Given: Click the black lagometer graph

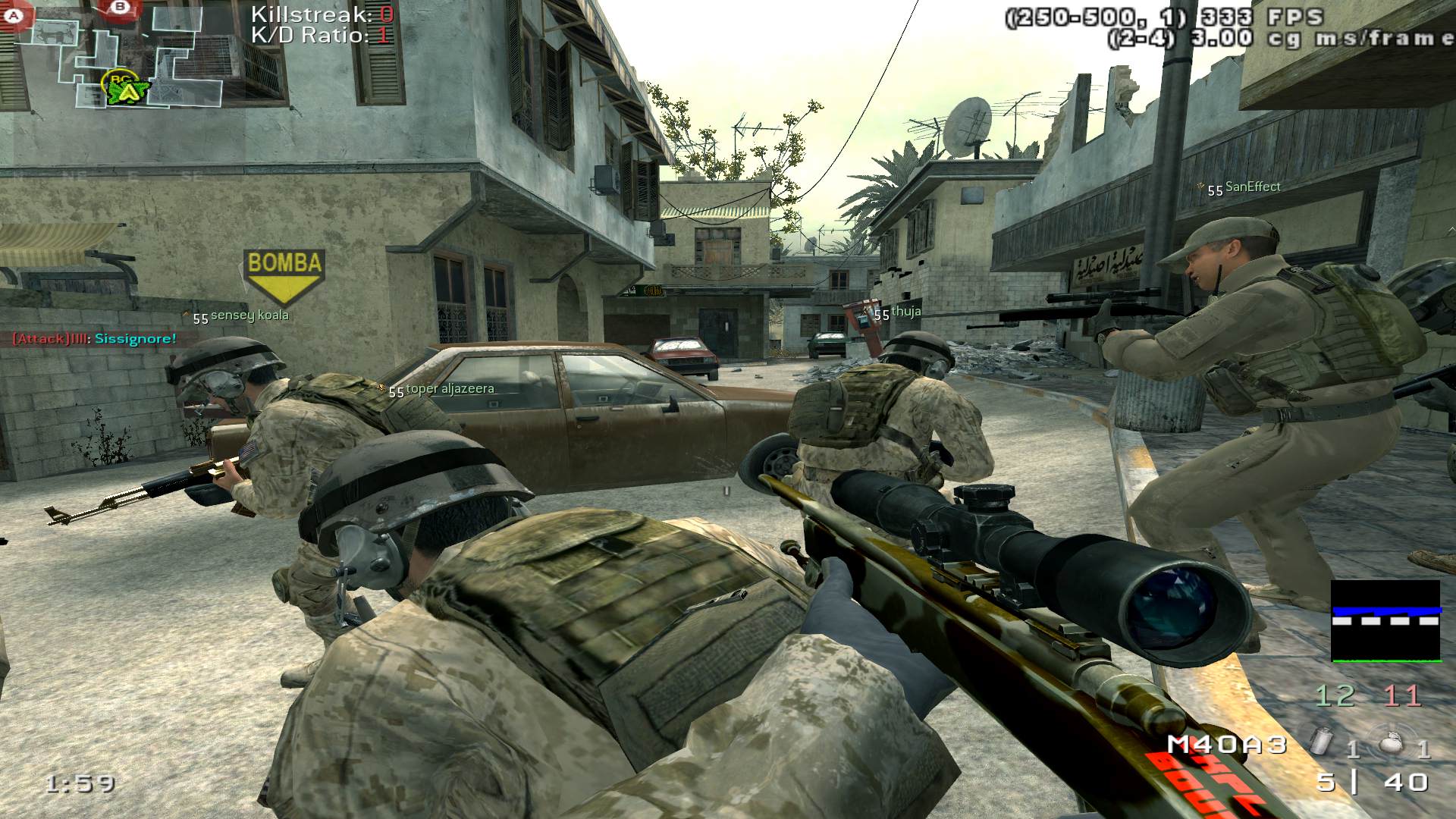Looking at the screenshot, I should click(1385, 621).
